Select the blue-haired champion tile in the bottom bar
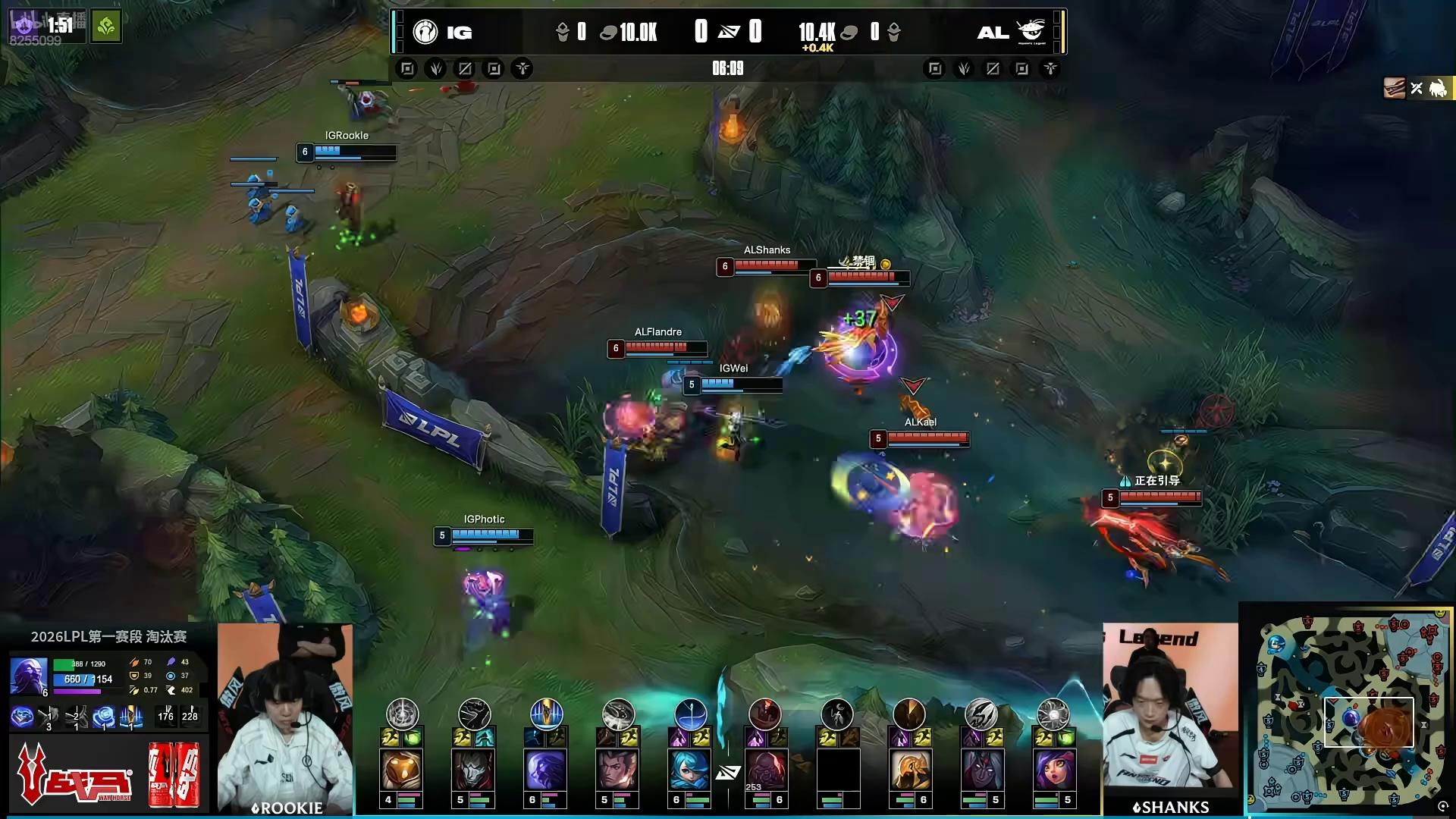Screen dimensions: 1456x819 [x=690, y=770]
